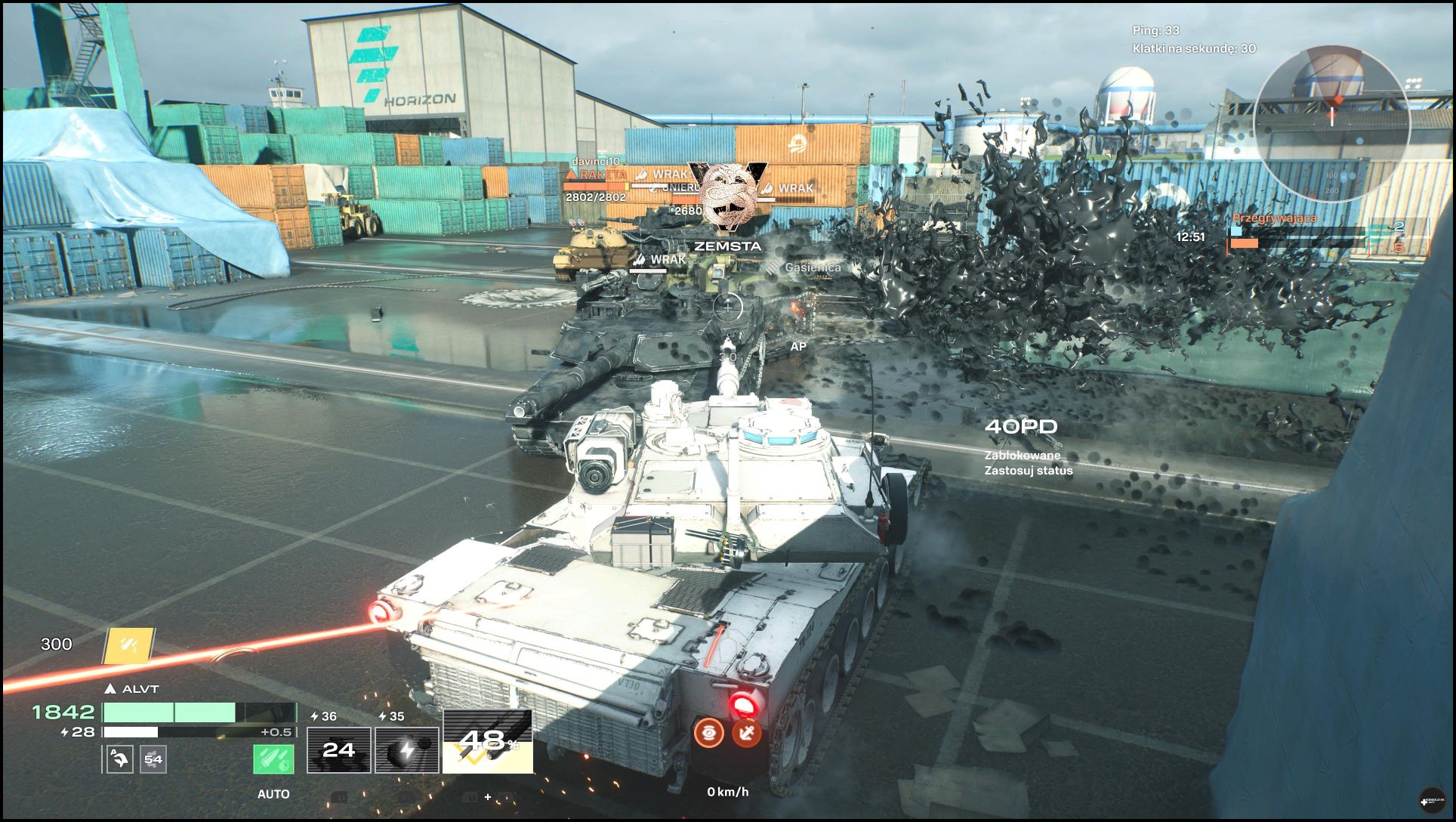This screenshot has height=822, width=1456.
Task: Click the white helmet perk icon
Action: pyautogui.click(x=120, y=759)
